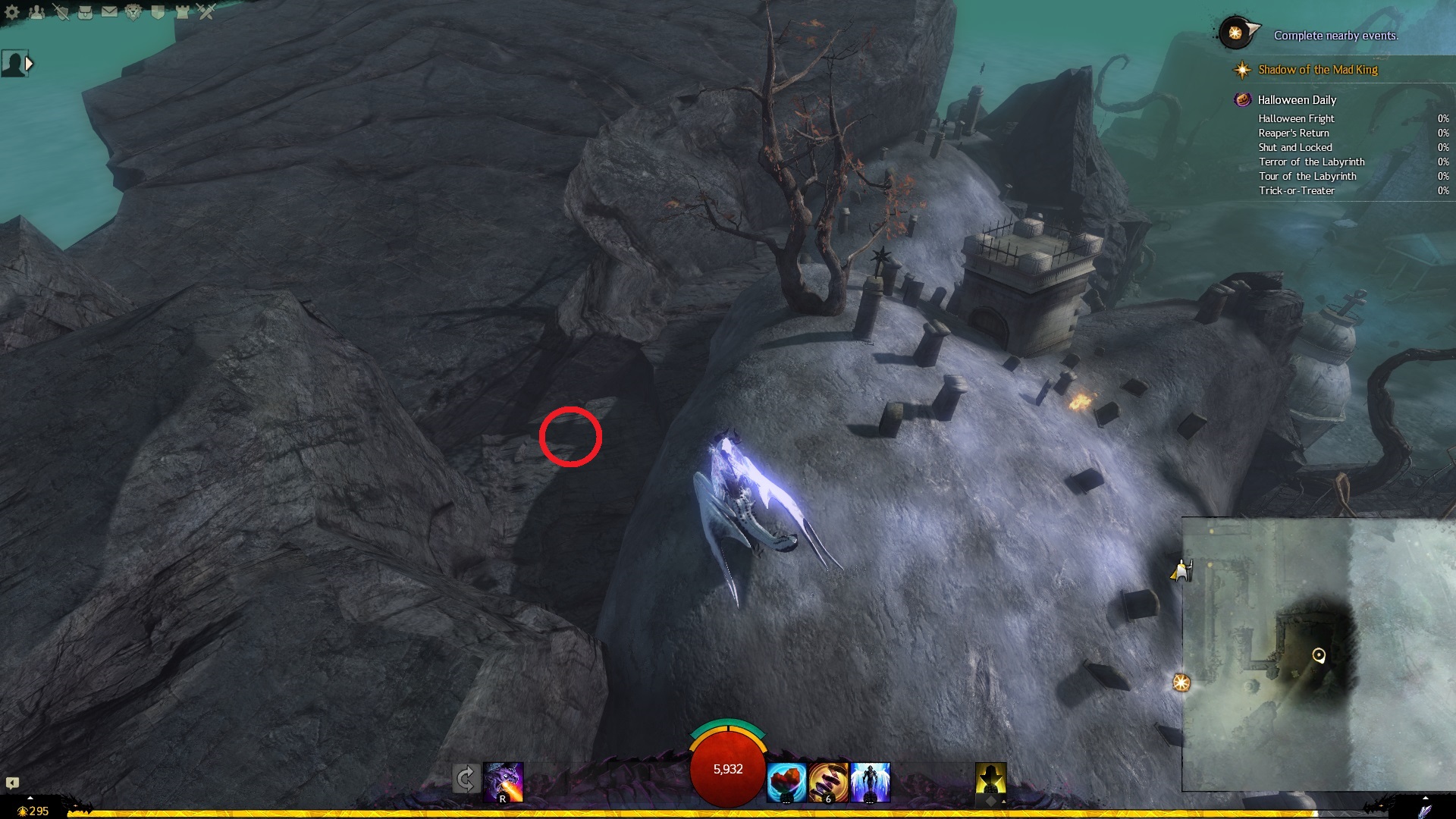The height and width of the screenshot is (819, 1456).
Task: Use the crystal heart healing skill
Action: tap(786, 783)
